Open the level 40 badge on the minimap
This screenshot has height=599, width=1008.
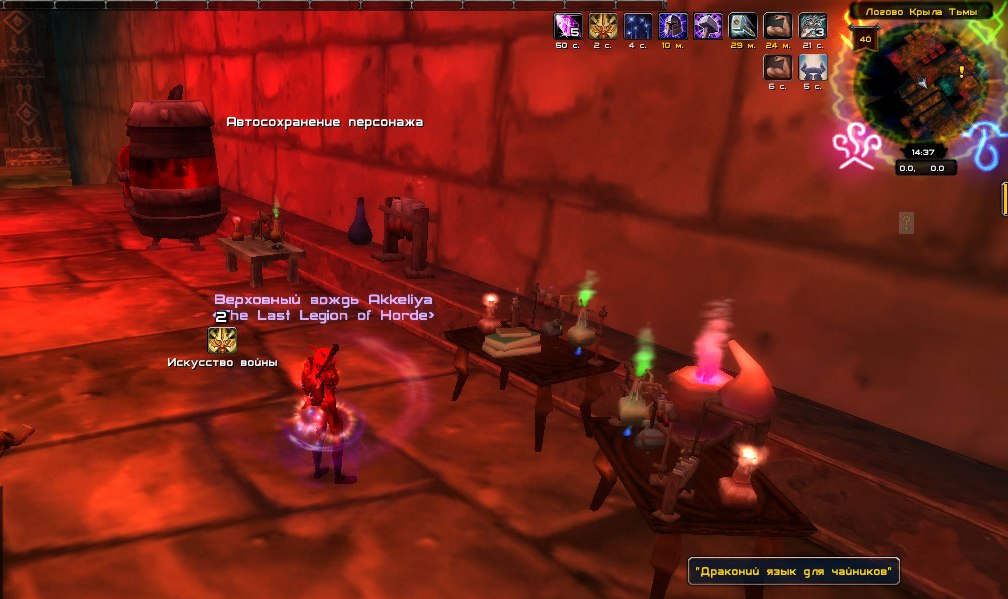[x=864, y=39]
